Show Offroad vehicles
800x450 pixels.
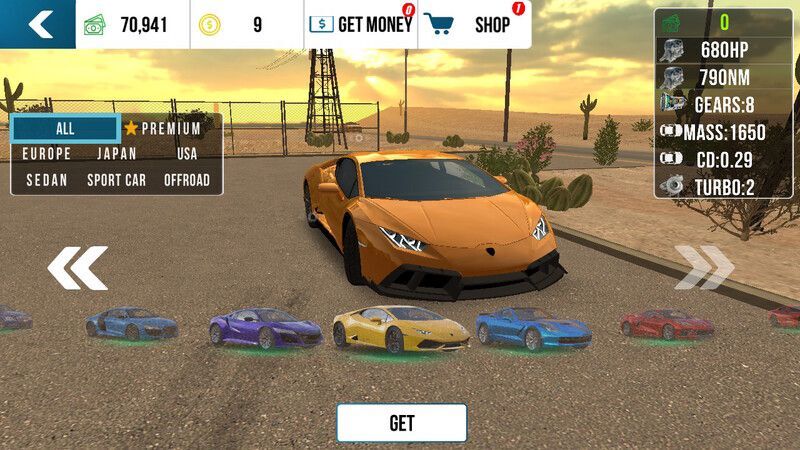[187, 180]
